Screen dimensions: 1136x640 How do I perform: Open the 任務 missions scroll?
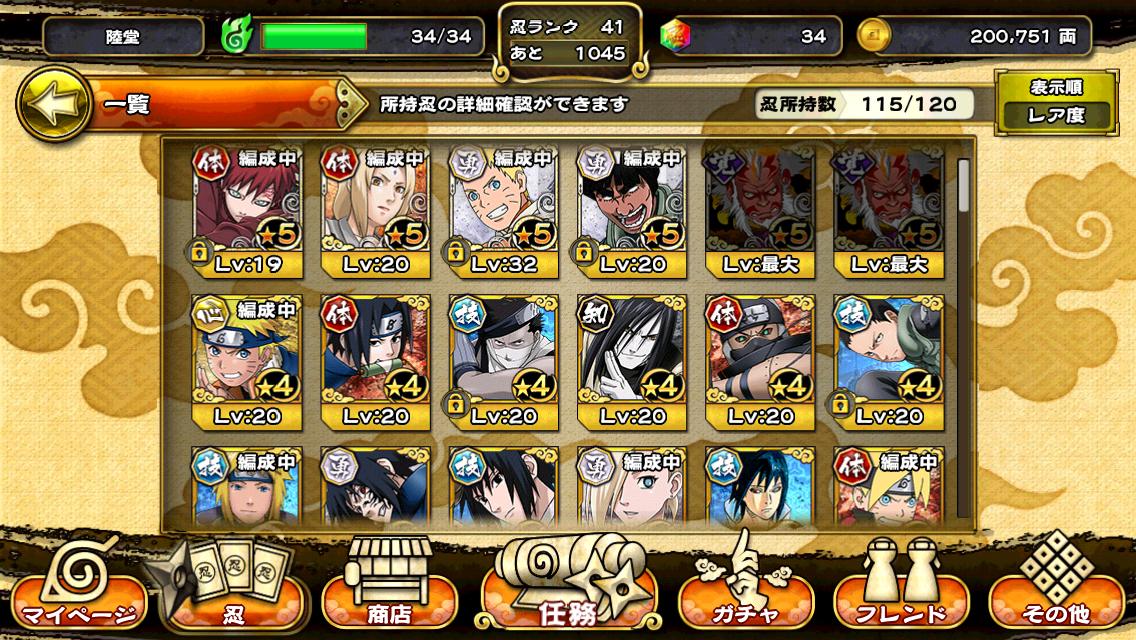coord(568,590)
